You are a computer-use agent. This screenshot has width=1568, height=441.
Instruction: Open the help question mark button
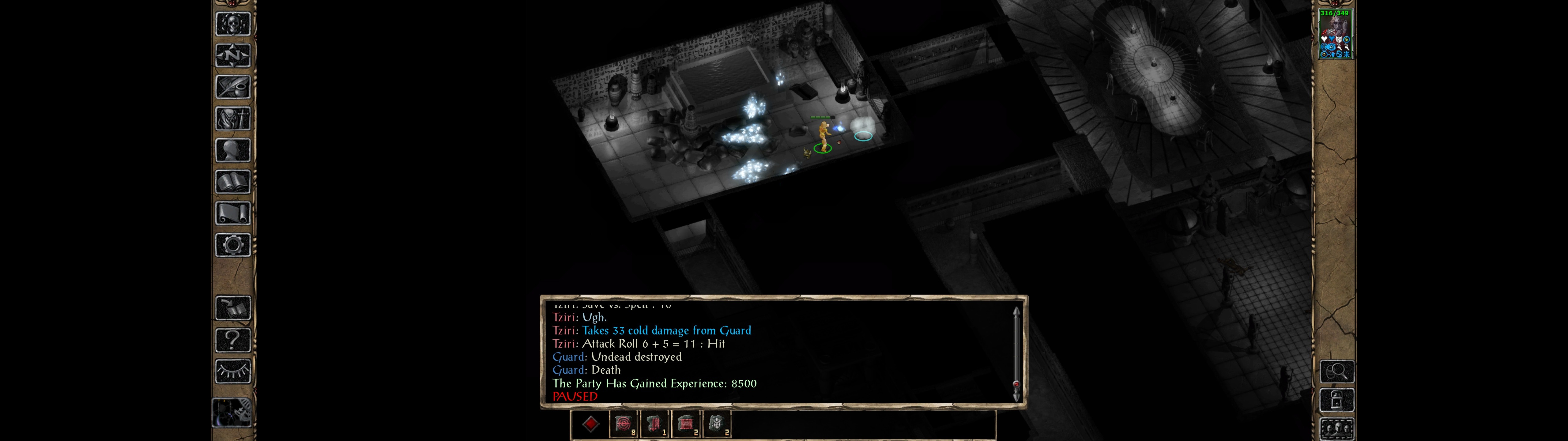point(232,339)
